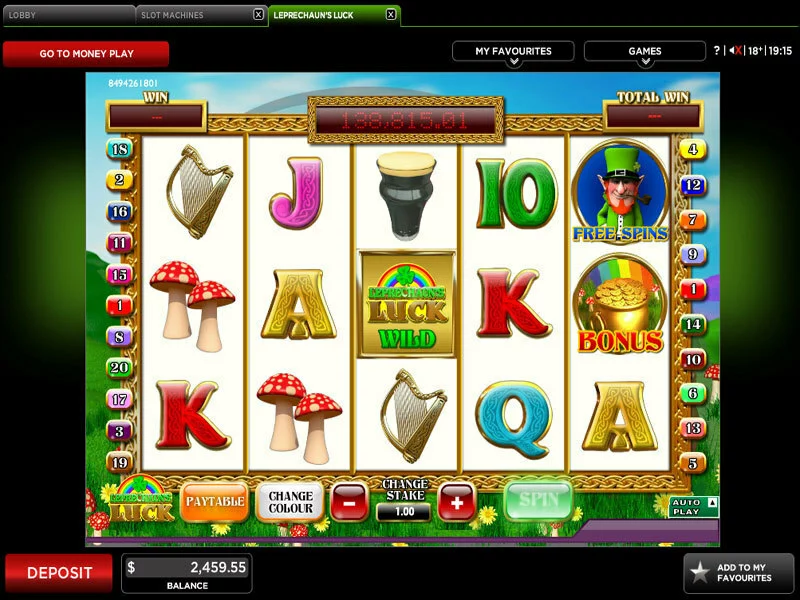
Task: Select payline number 19
Action: [120, 463]
